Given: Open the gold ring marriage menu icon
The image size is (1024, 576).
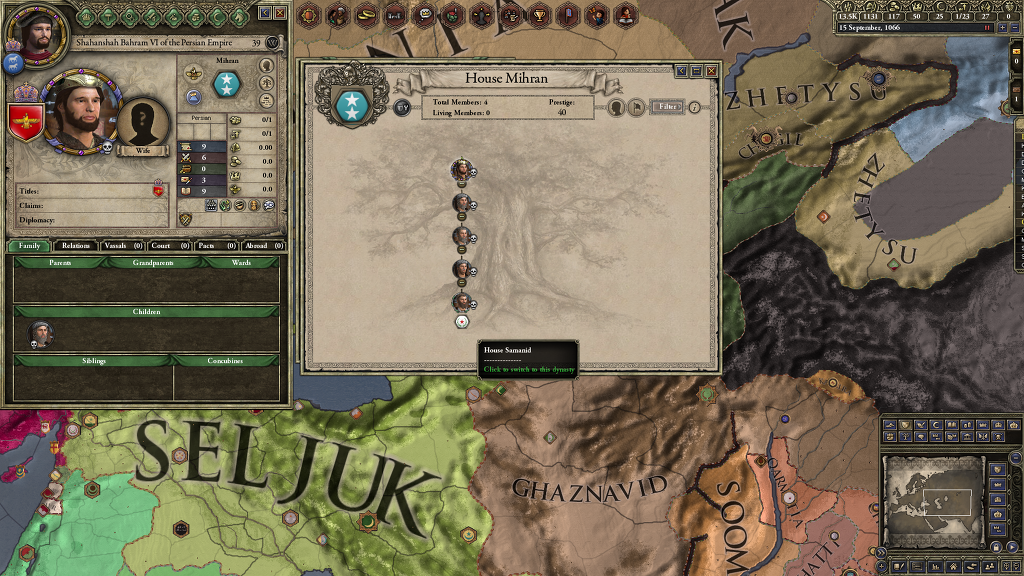Looking at the screenshot, I should 368,14.
